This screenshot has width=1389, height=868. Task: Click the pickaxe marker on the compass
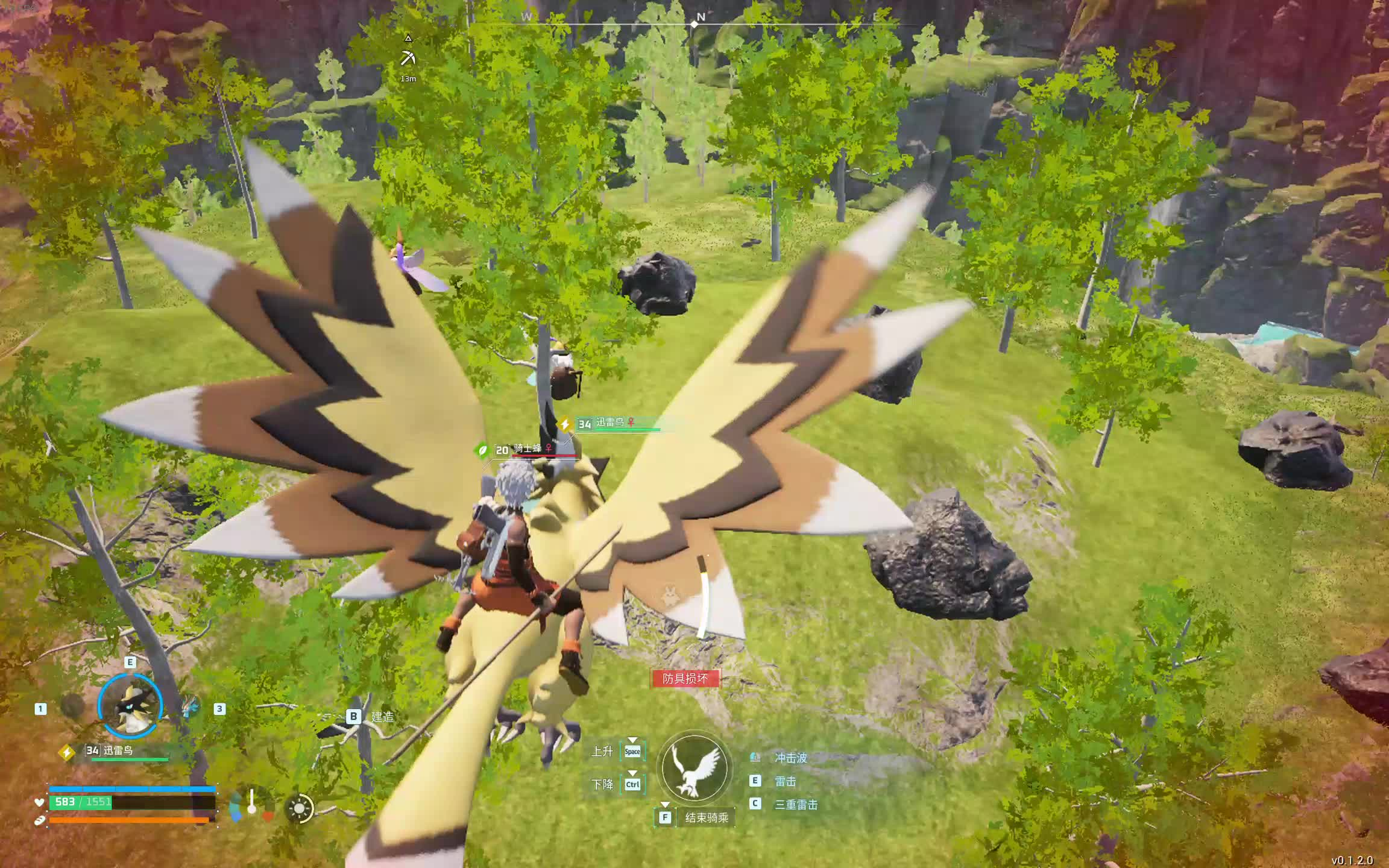tap(408, 58)
